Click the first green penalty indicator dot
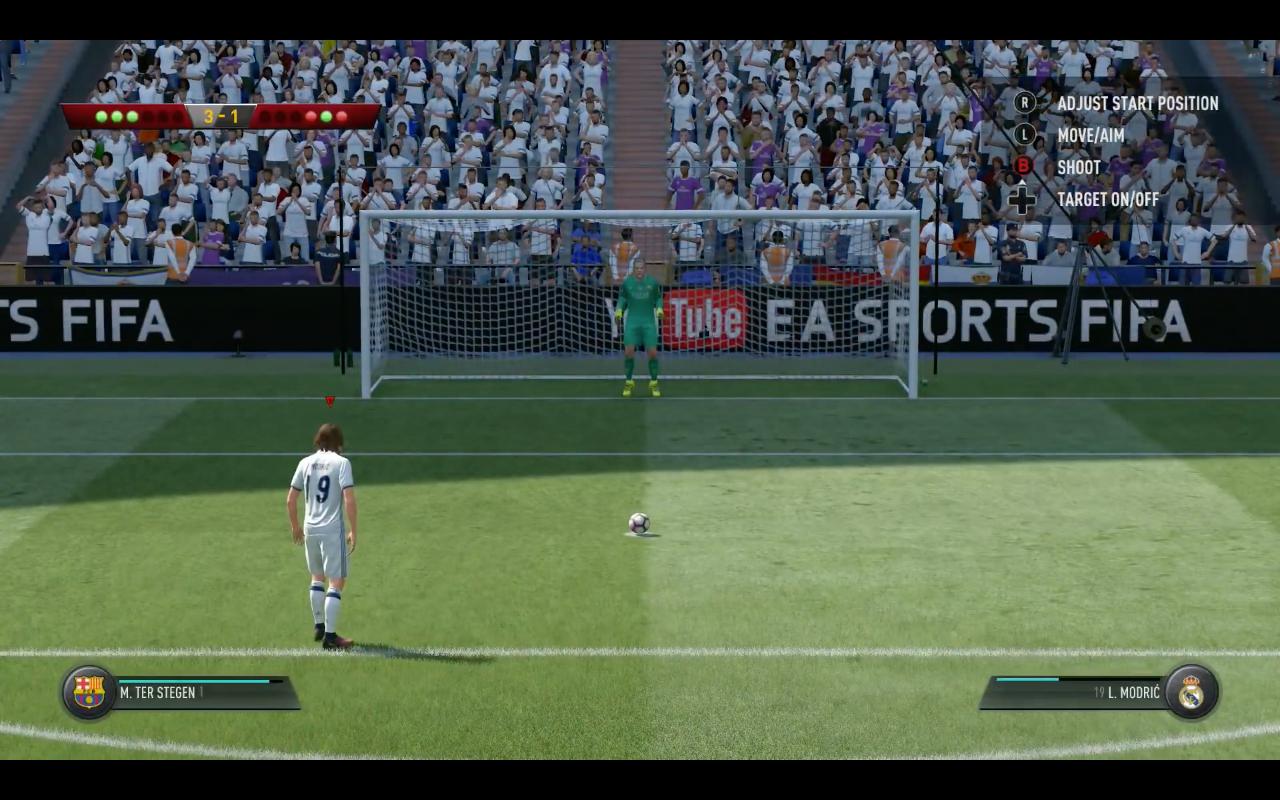 click(x=100, y=115)
